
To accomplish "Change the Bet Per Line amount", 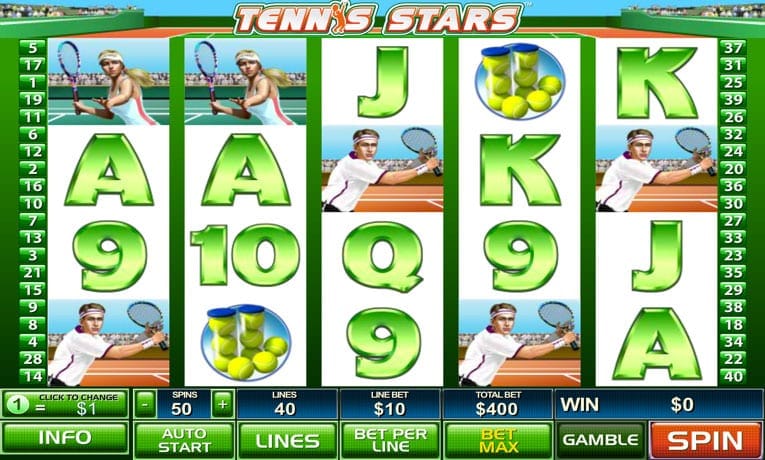I will pyautogui.click(x=390, y=439).
